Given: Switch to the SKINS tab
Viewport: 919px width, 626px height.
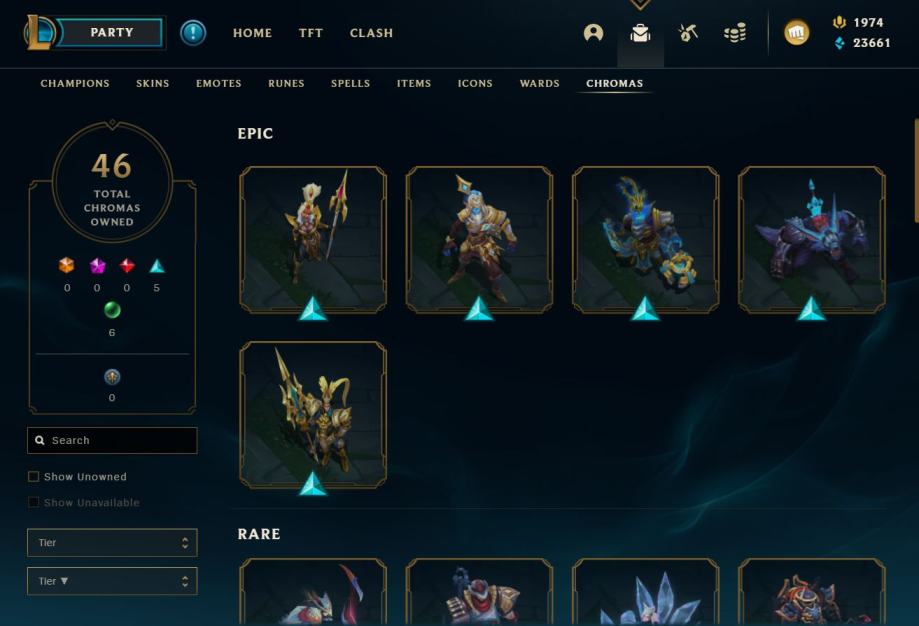Looking at the screenshot, I should [x=153, y=84].
